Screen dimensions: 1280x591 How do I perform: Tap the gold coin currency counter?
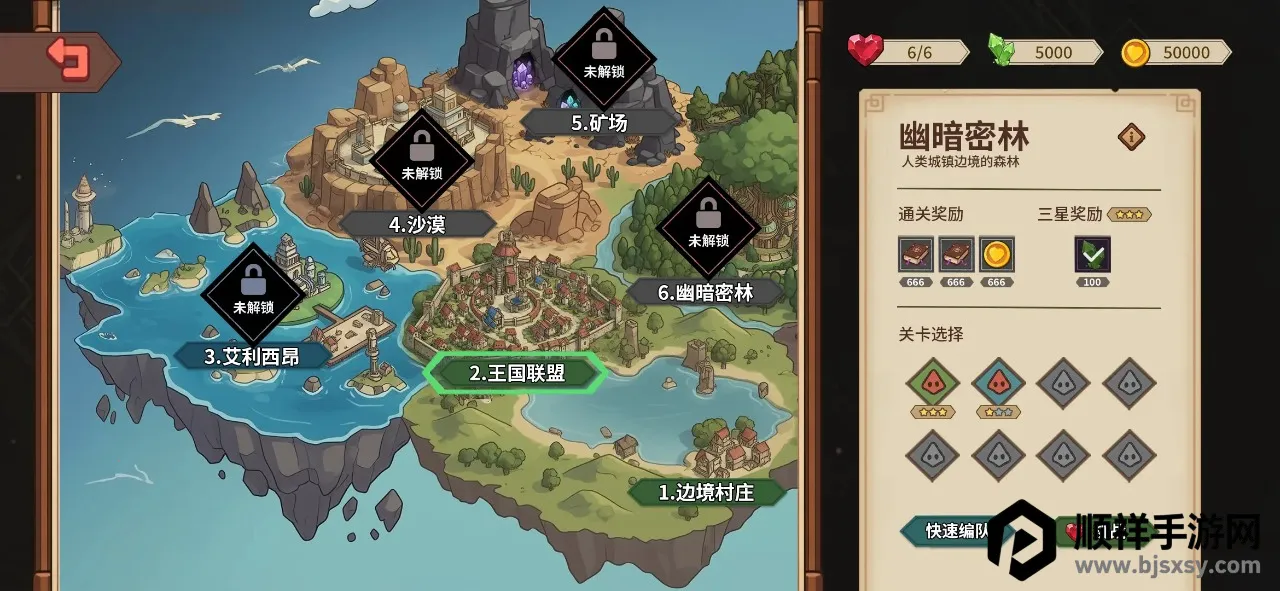coord(1176,52)
